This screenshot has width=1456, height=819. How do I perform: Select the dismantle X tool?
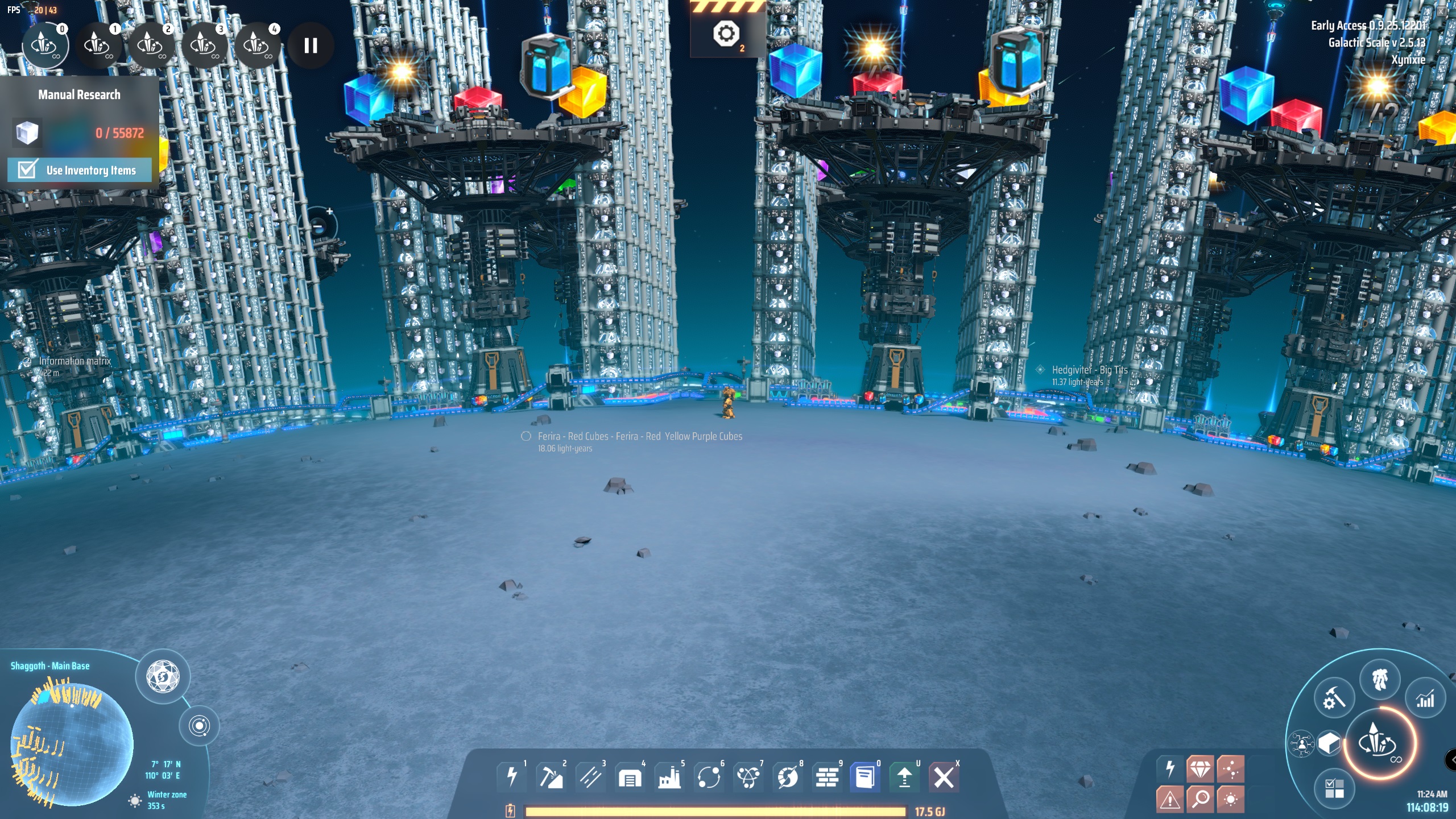coord(944,776)
